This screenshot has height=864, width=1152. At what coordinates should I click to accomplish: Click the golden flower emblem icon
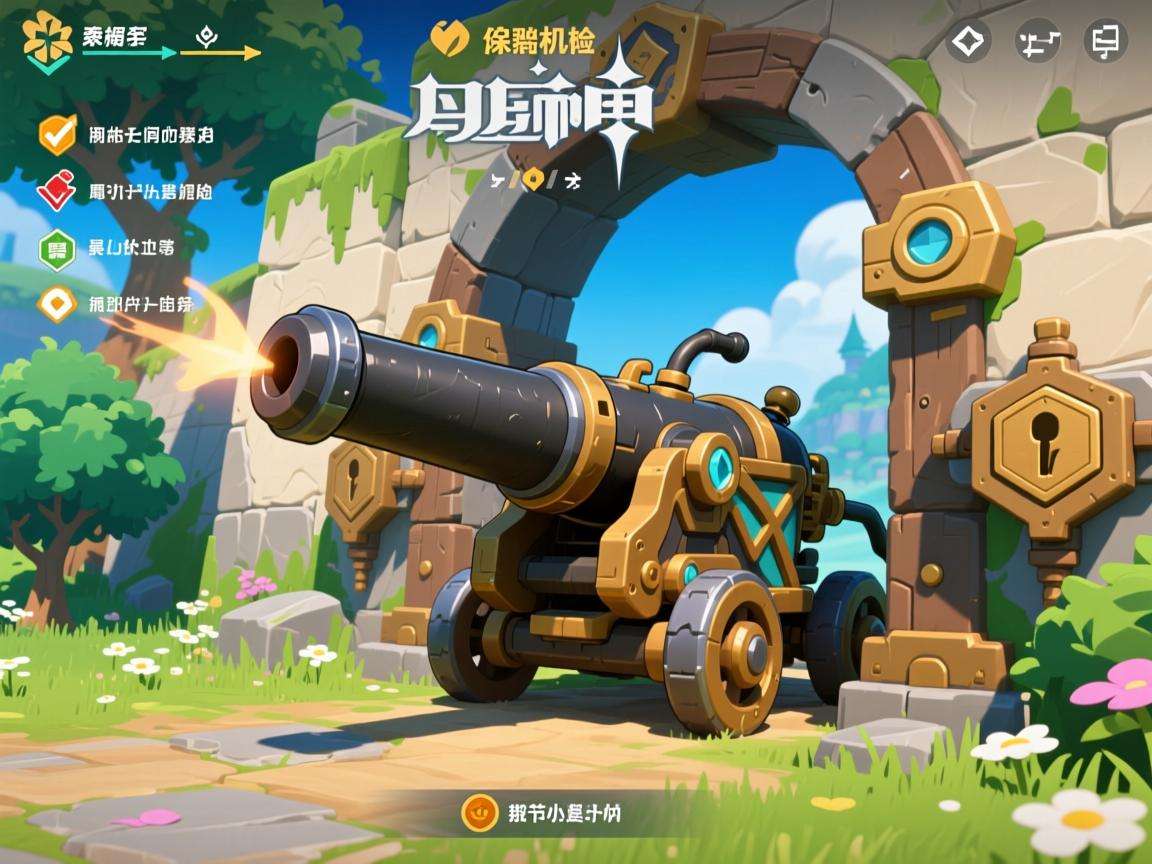[46, 39]
